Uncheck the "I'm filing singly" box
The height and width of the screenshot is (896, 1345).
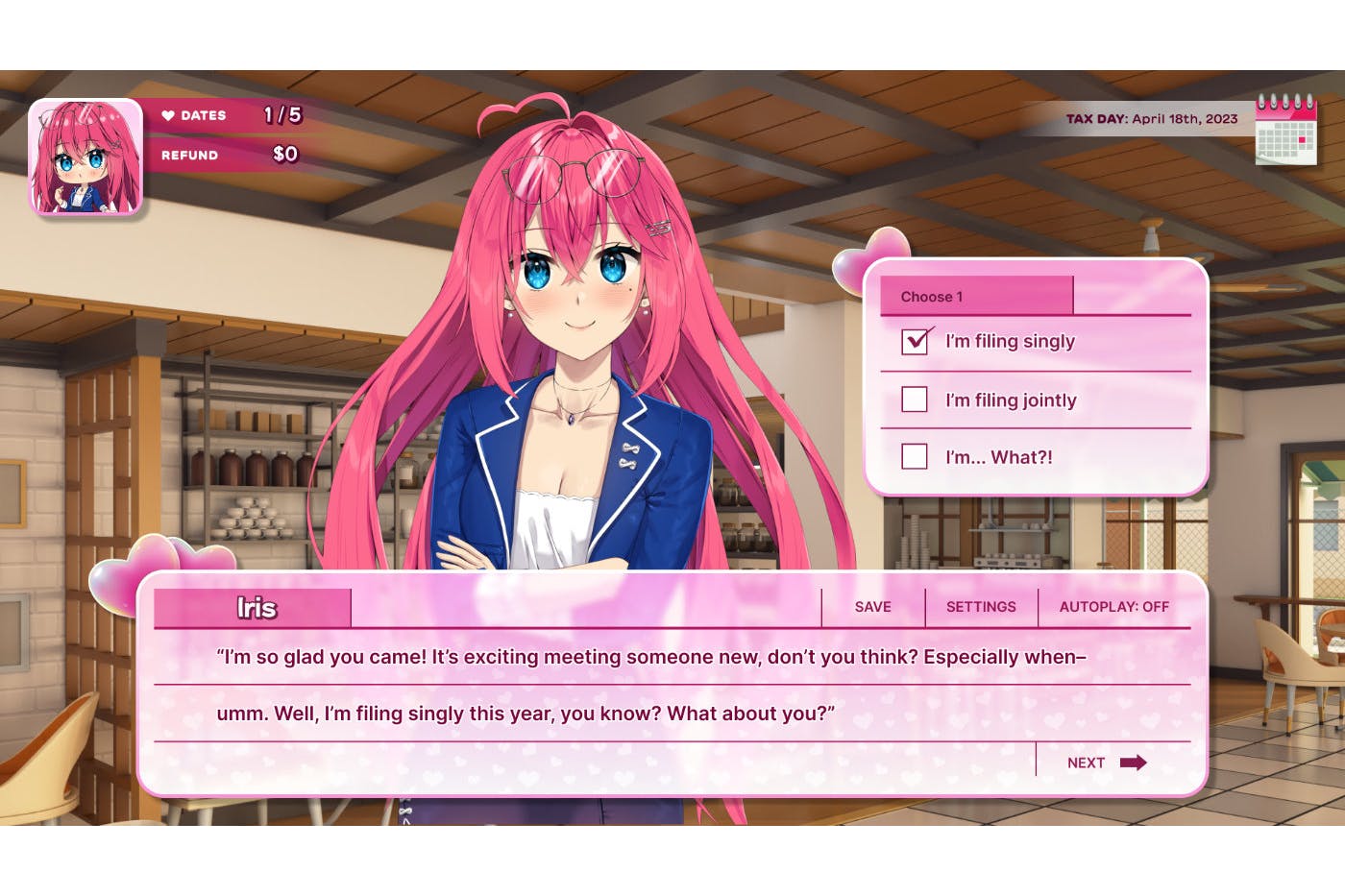pyautogui.click(x=915, y=341)
